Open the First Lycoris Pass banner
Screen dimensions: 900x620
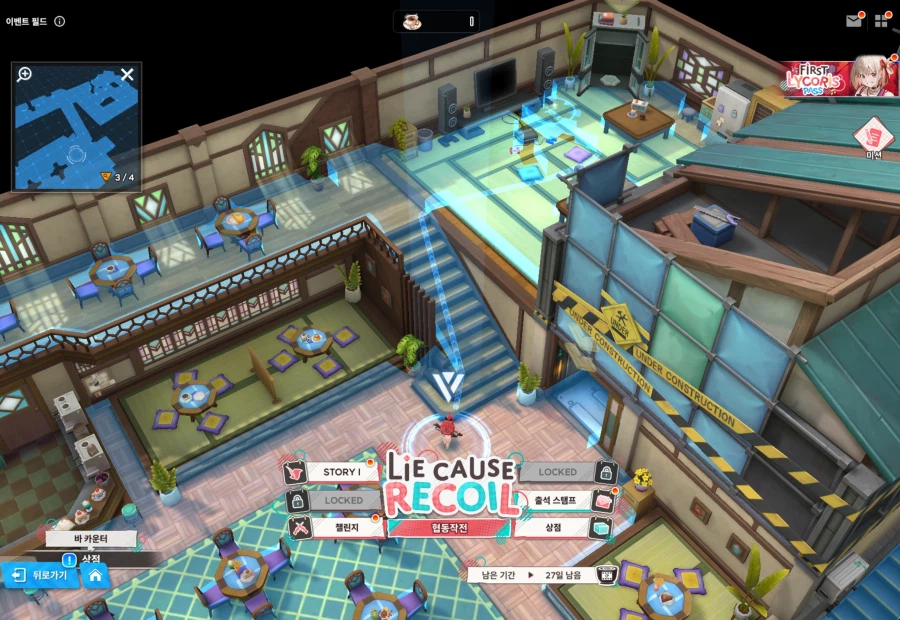(x=840, y=77)
